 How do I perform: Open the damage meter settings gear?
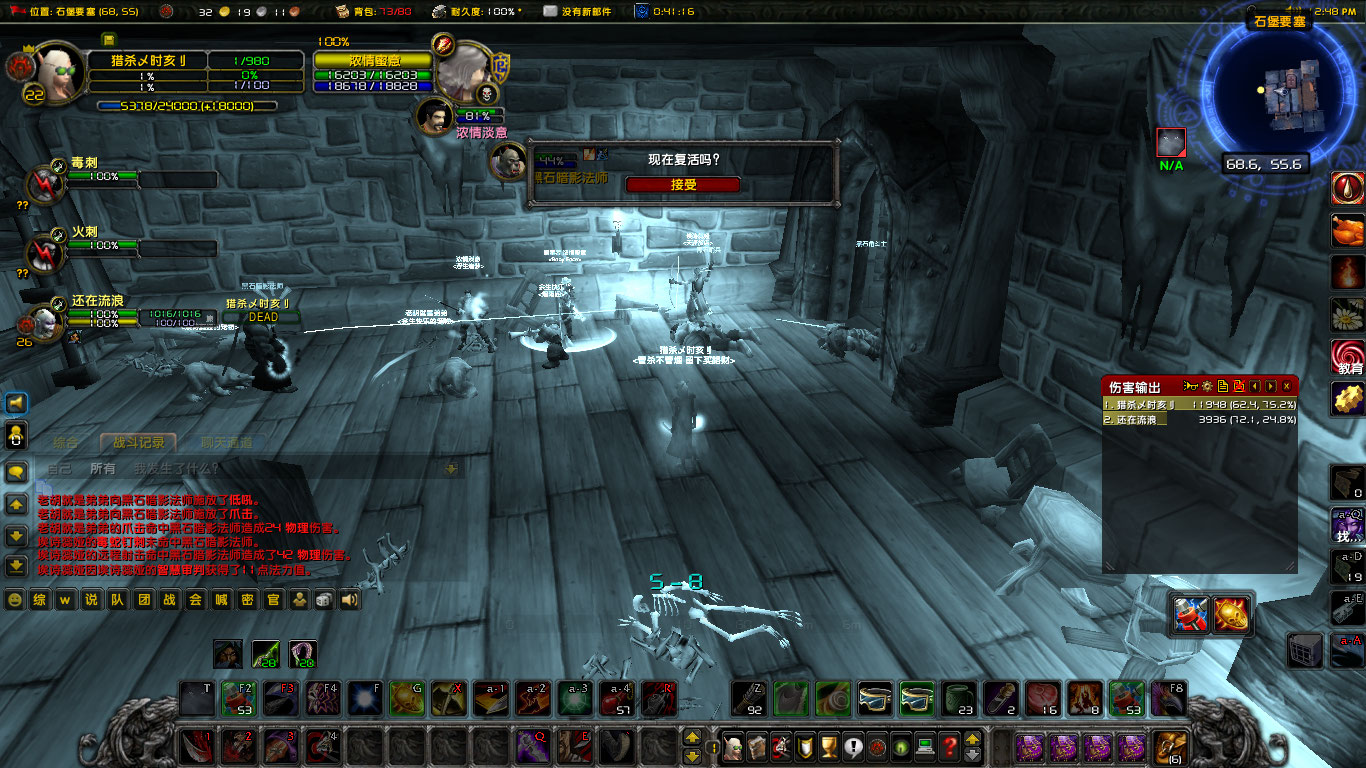(1208, 384)
